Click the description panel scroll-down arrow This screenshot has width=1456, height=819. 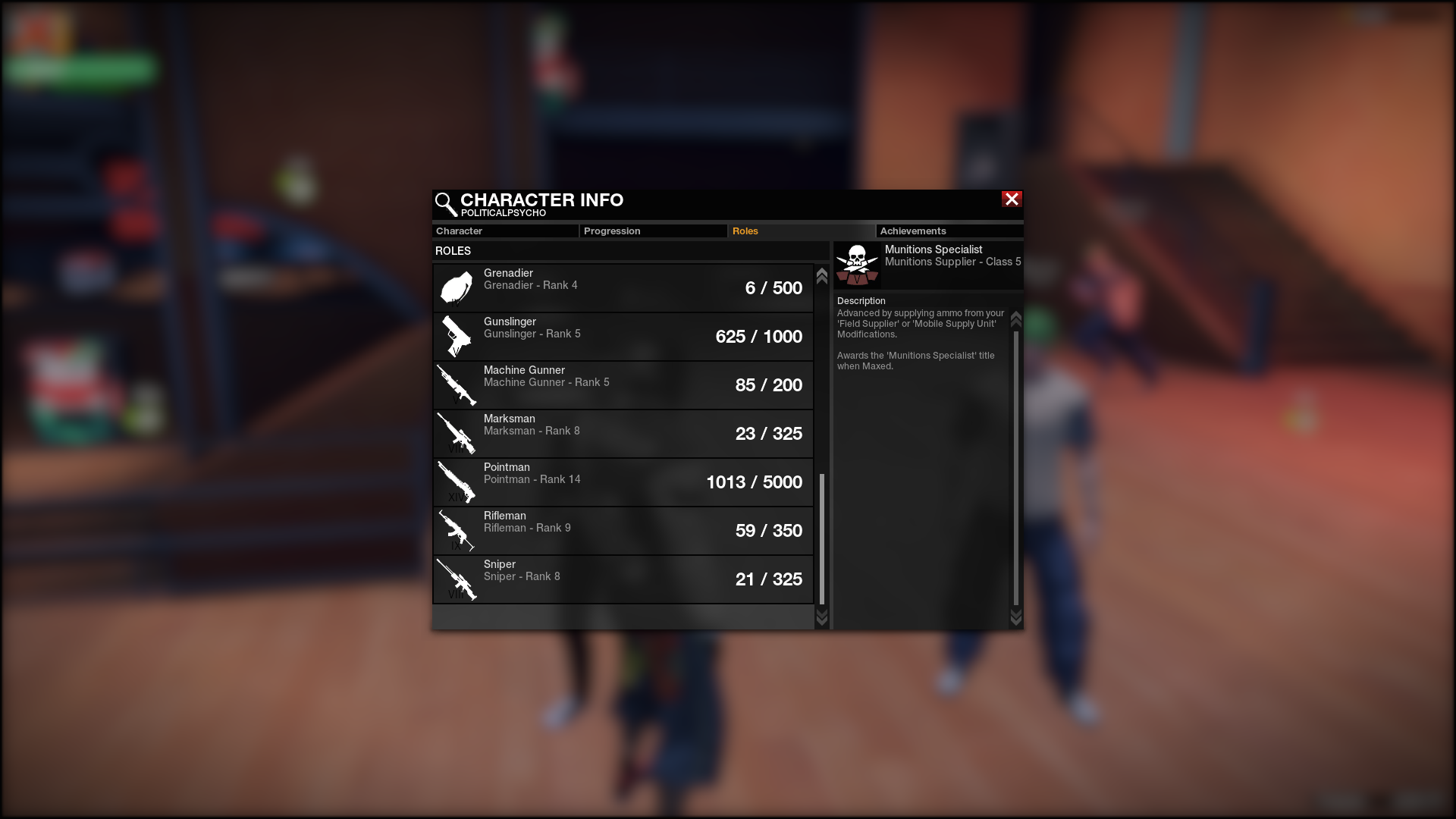point(1016,617)
